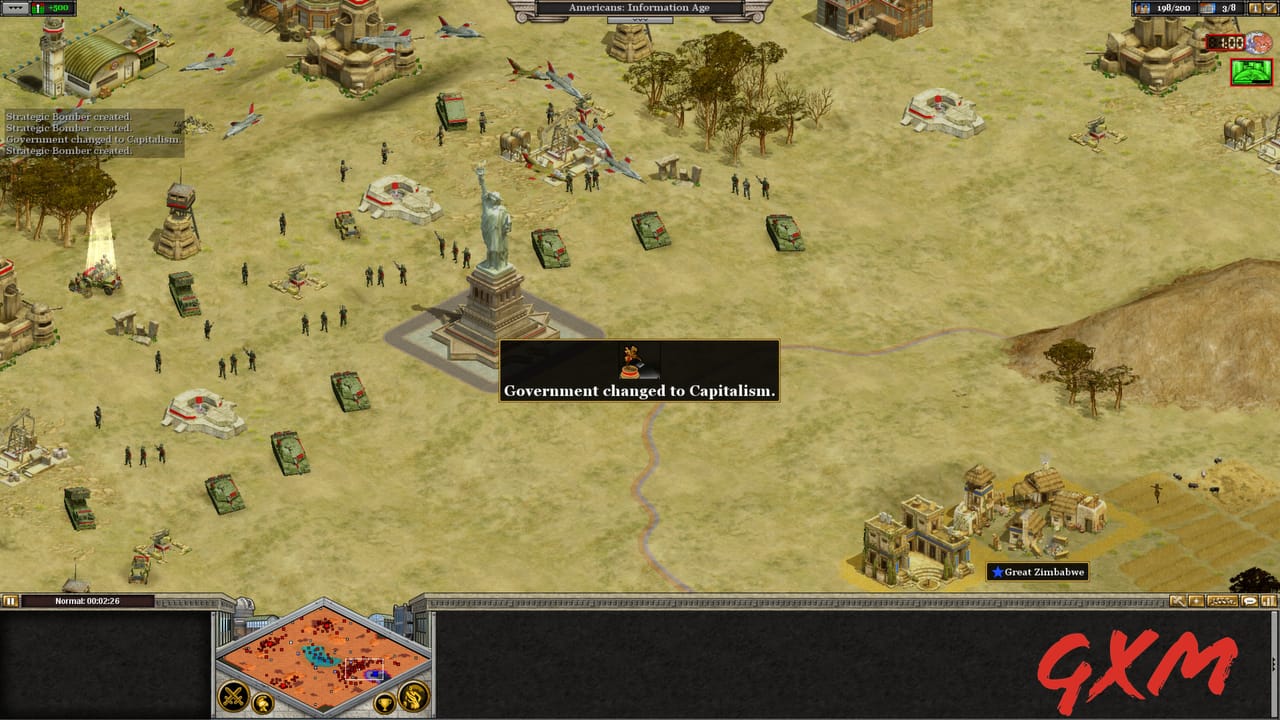Click the helmet unit icon beside the swords
The width and height of the screenshot is (1280, 720).
pos(262,703)
